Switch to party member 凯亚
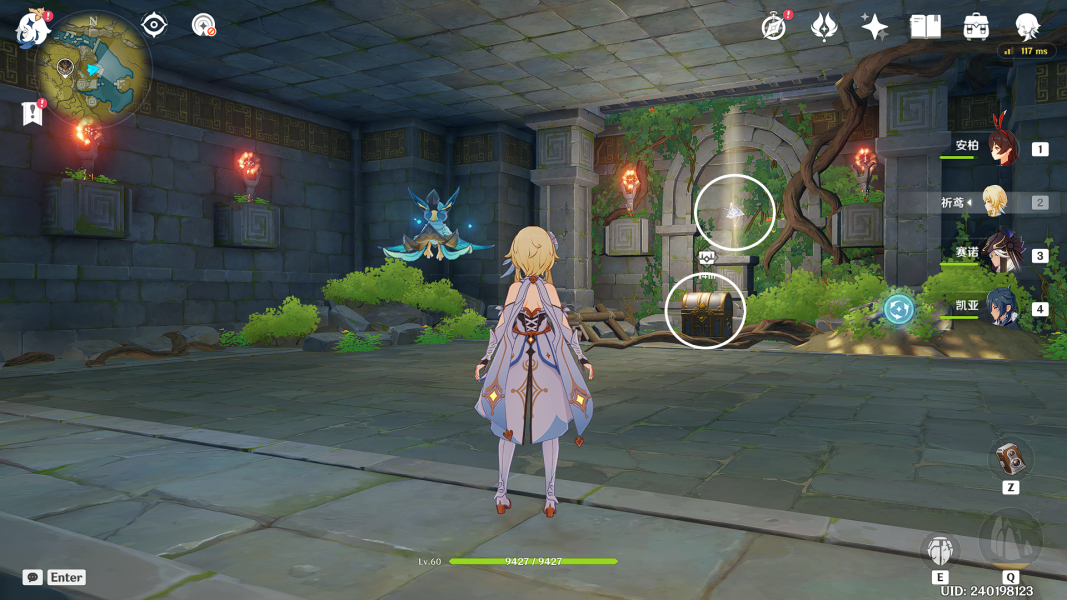The image size is (1067, 600). pyautogui.click(x=1001, y=308)
